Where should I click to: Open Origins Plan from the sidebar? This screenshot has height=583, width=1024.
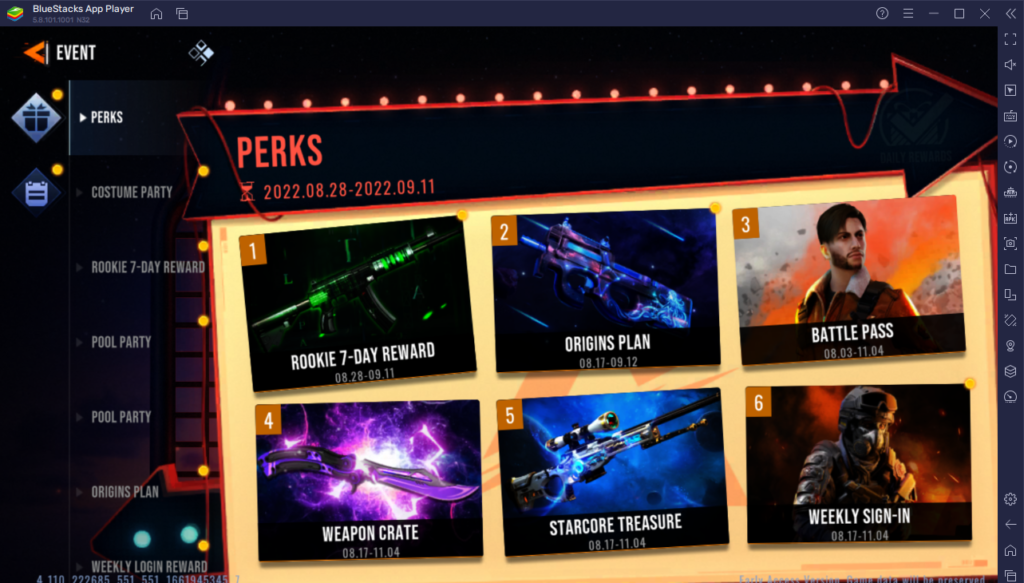124,492
